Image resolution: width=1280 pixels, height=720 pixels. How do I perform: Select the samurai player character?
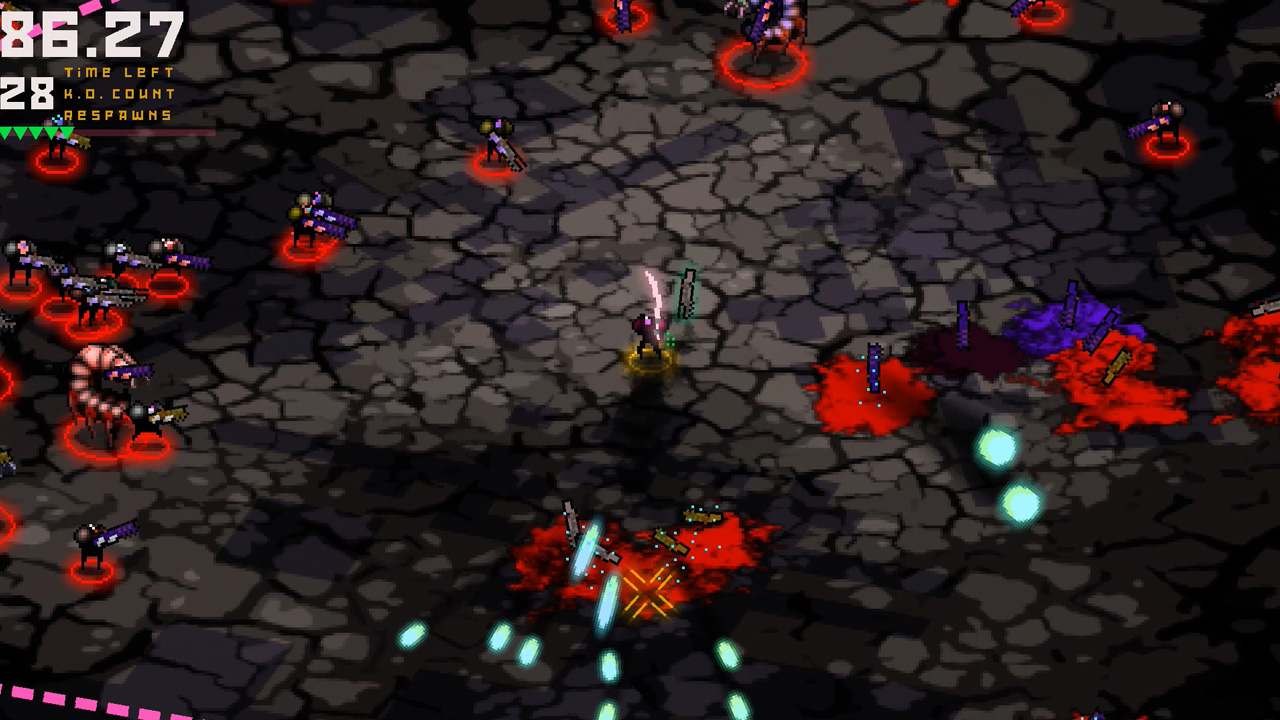click(x=650, y=335)
